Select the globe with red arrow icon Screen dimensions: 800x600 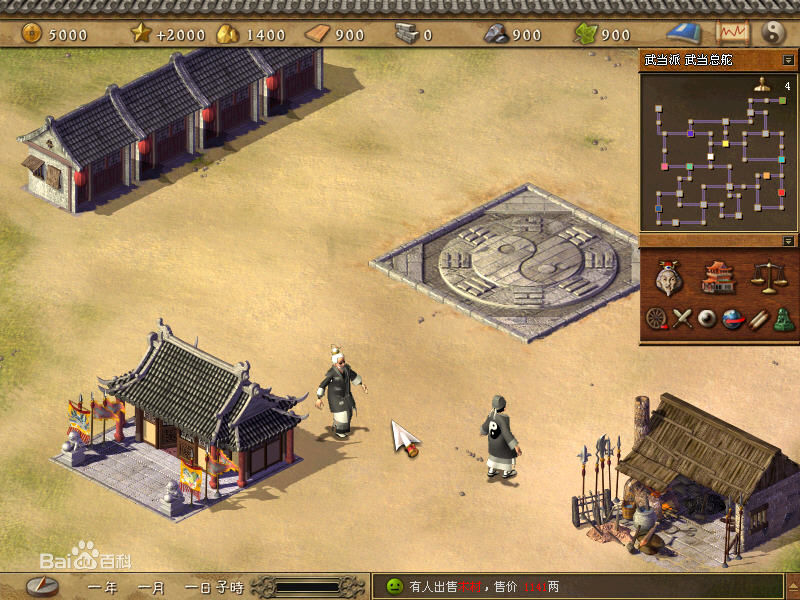[x=733, y=319]
